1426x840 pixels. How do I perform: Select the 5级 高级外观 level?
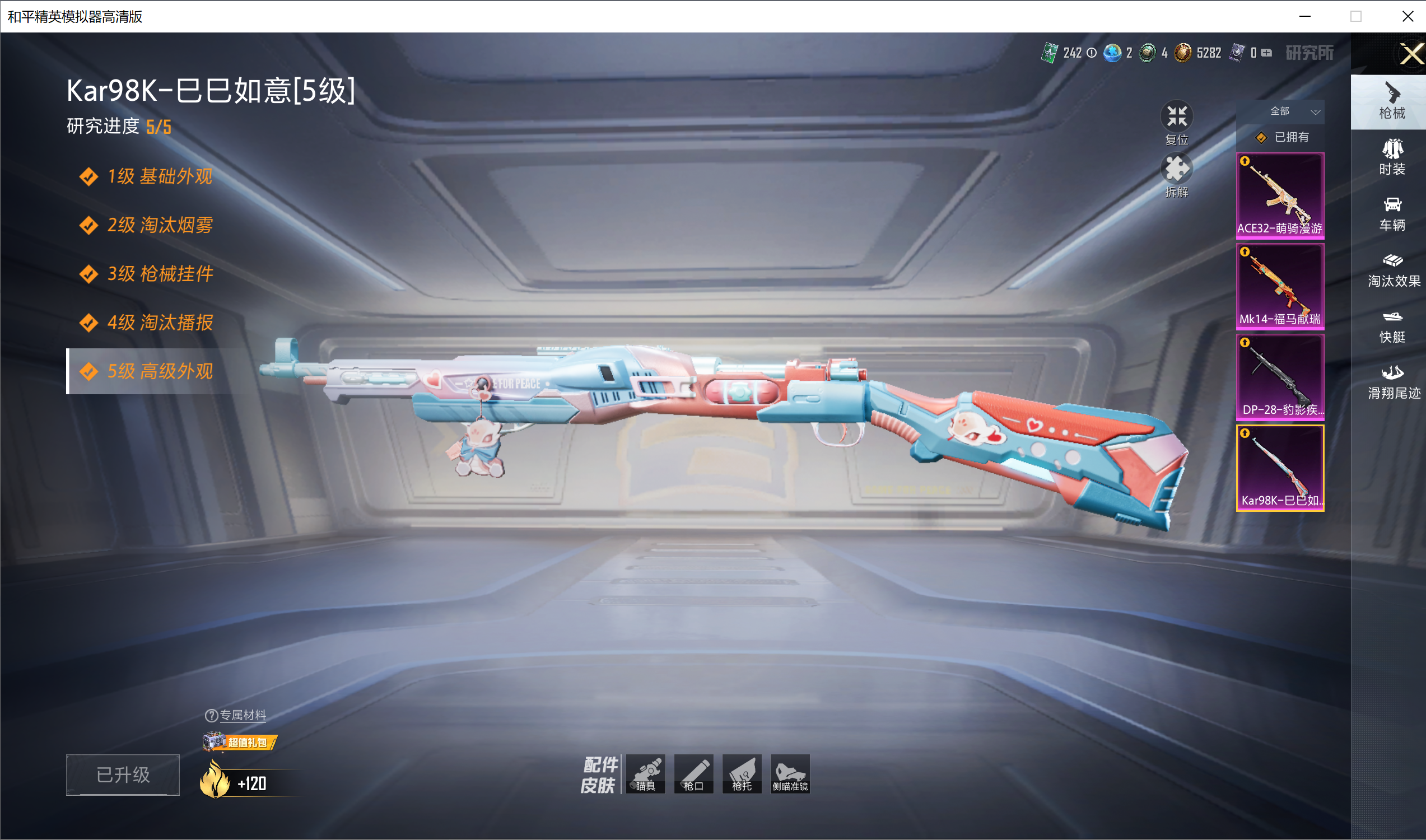click(160, 371)
